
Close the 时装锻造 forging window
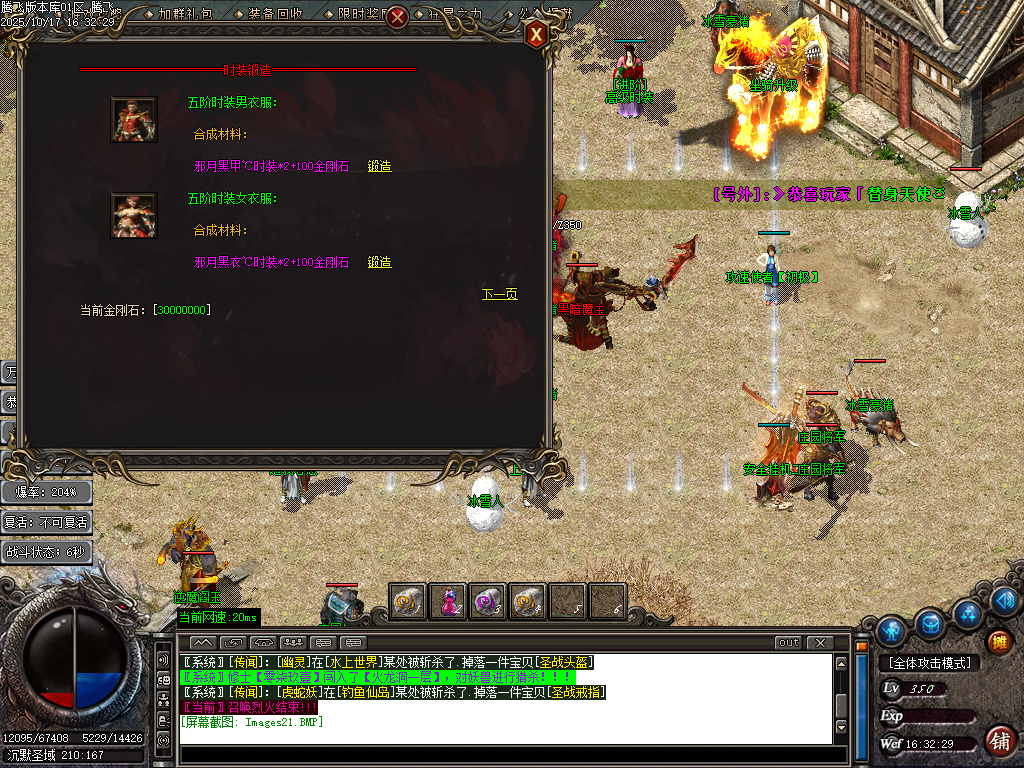click(537, 35)
